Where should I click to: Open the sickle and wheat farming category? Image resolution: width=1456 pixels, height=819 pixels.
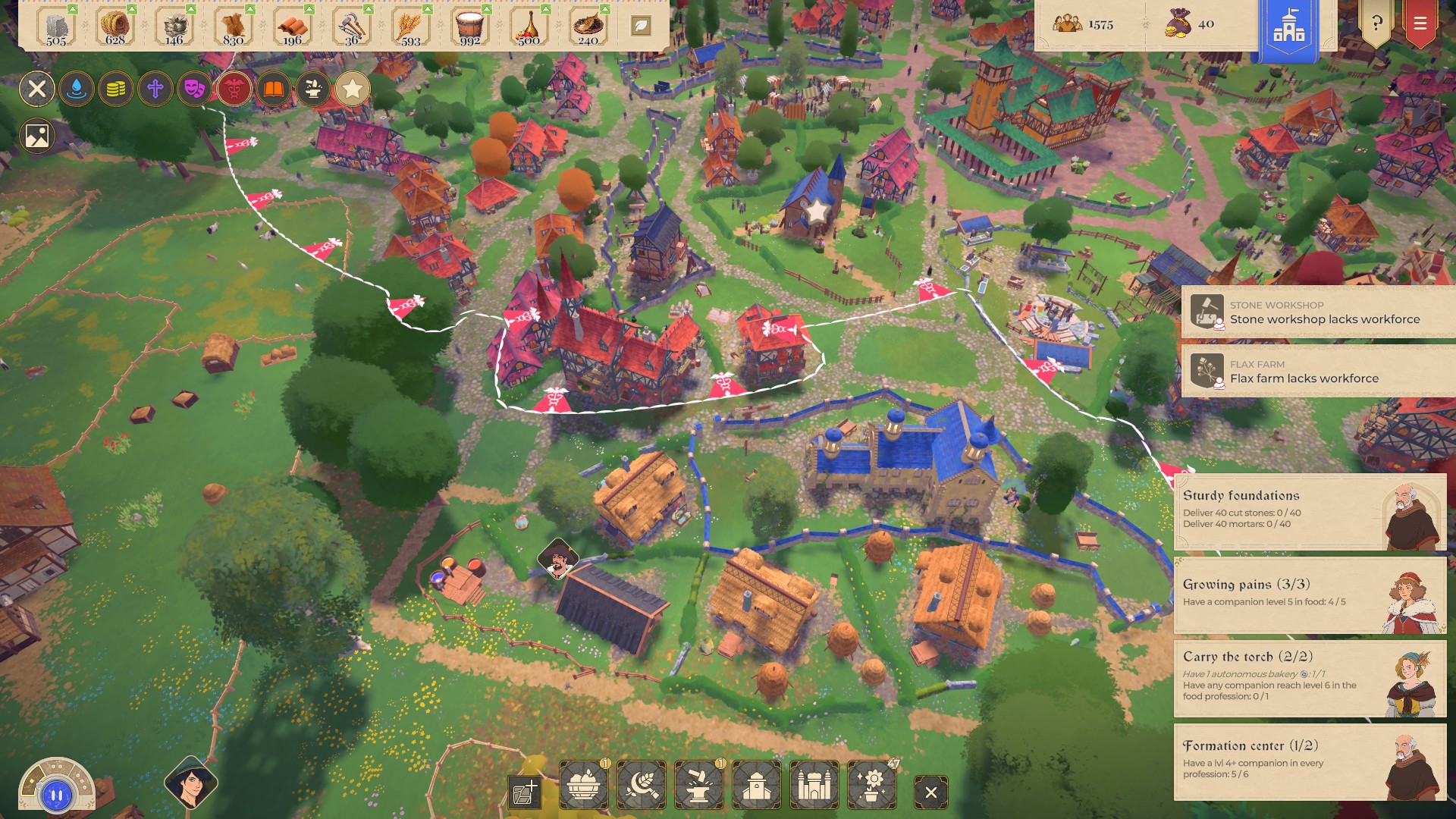click(641, 786)
